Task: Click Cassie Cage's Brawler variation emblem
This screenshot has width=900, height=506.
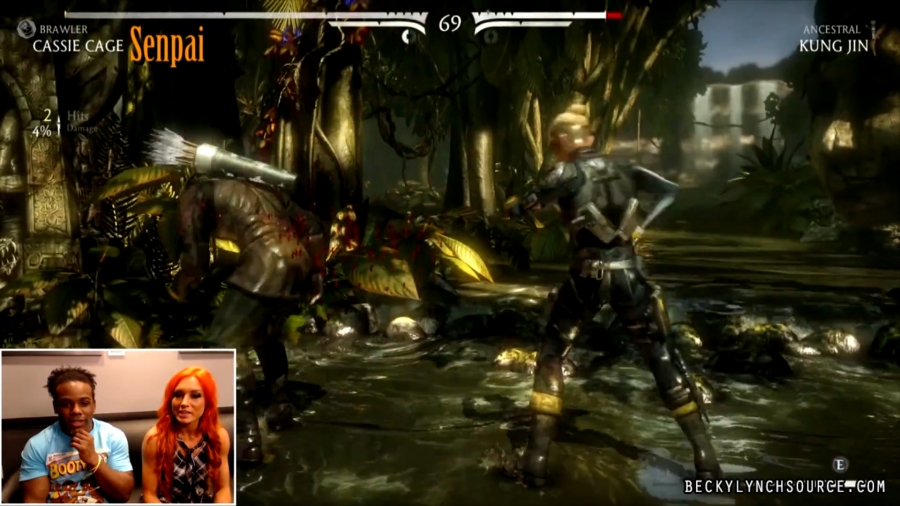Action: 26,30
